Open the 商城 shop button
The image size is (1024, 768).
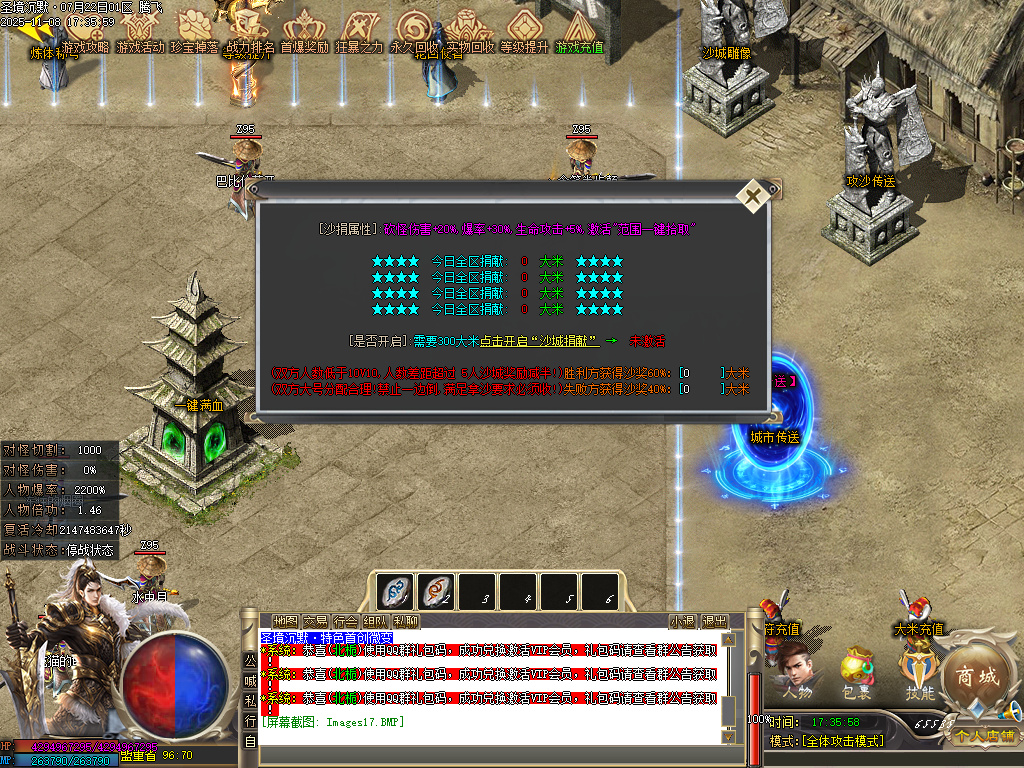(973, 678)
